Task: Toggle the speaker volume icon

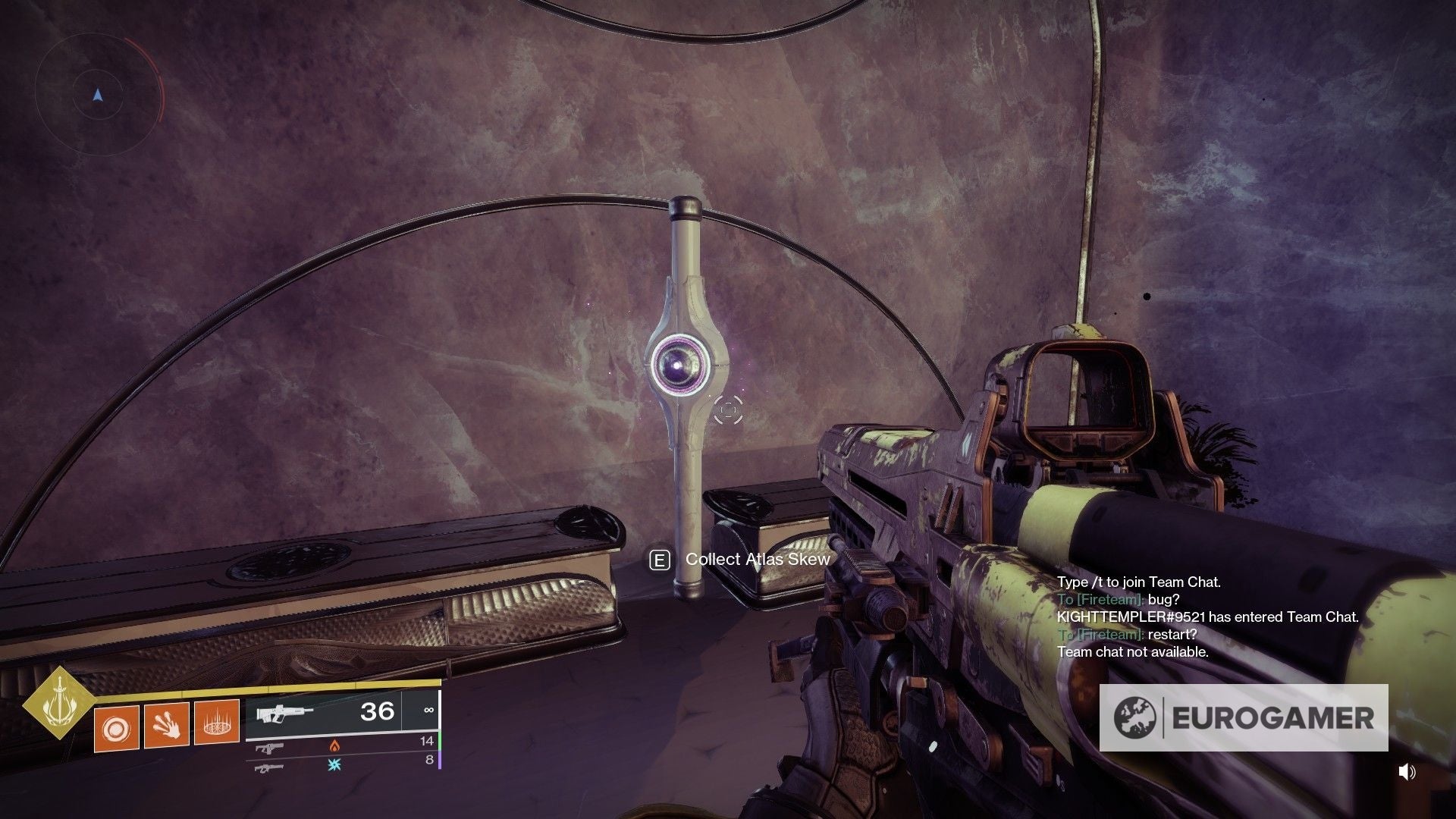Action: pos(1407,772)
